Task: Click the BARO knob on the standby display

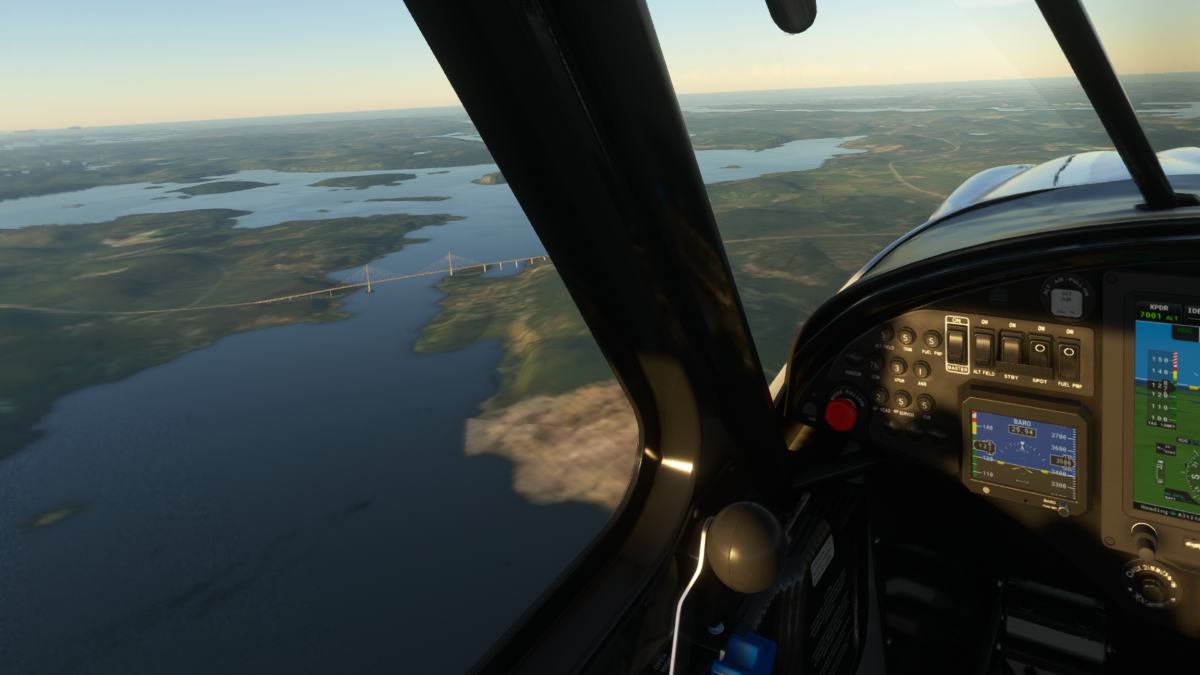Action: [x=1063, y=510]
